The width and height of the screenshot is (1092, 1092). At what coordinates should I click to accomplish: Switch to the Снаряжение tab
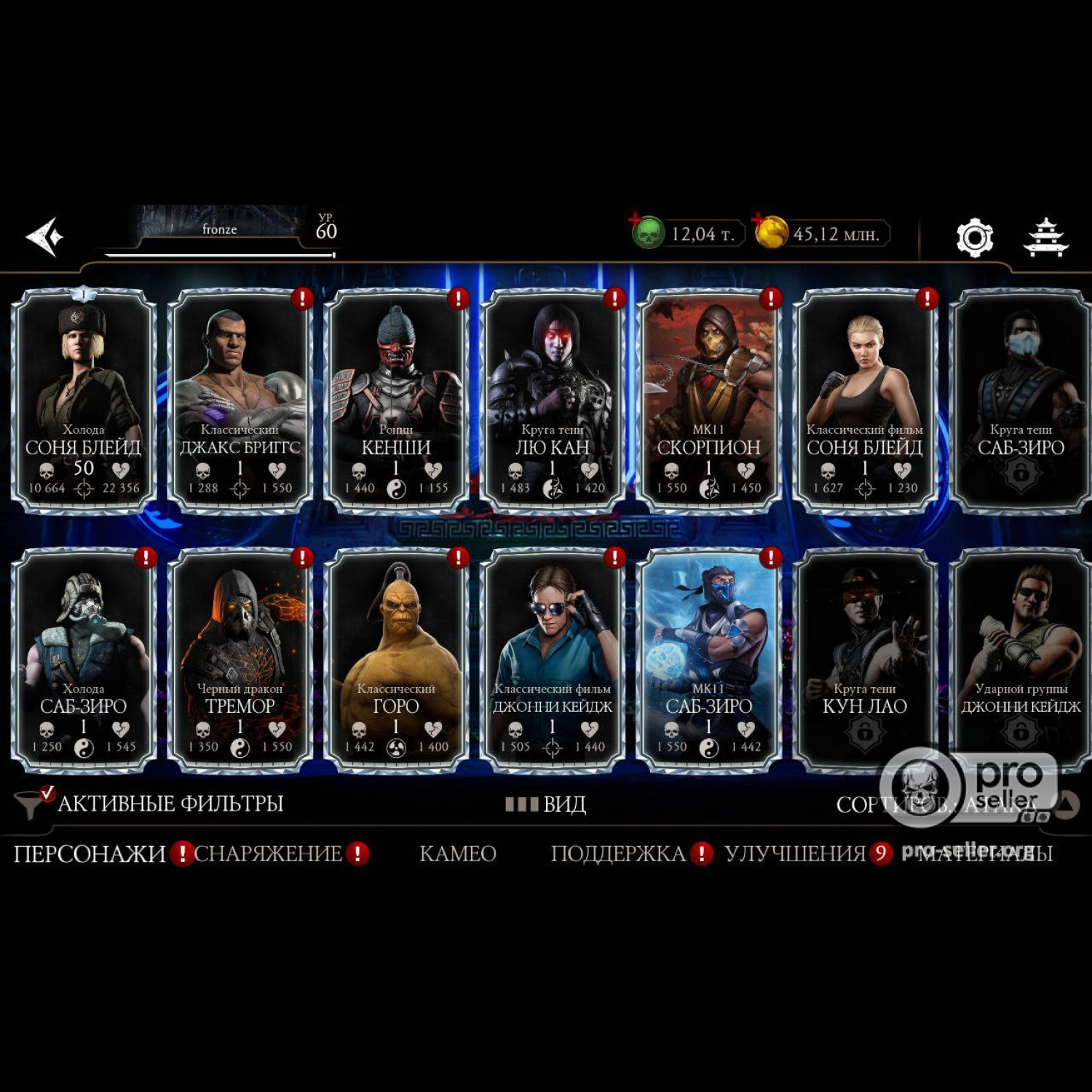point(268,853)
